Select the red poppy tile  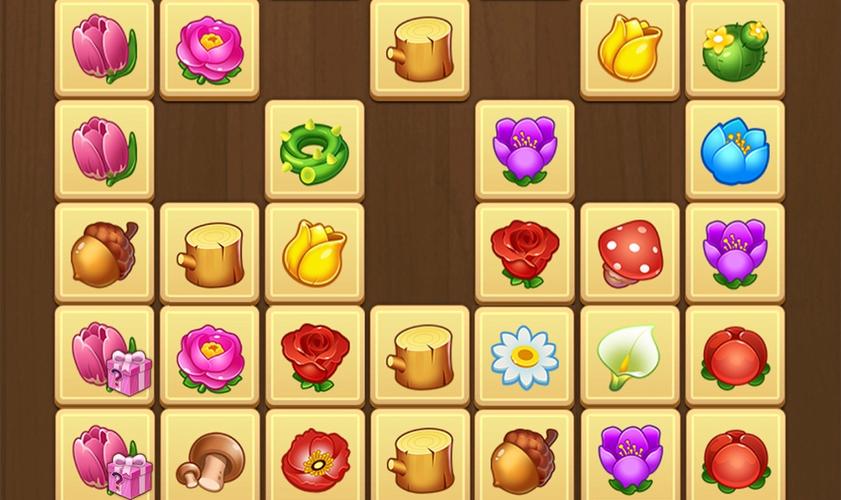pyautogui.click(x=314, y=458)
